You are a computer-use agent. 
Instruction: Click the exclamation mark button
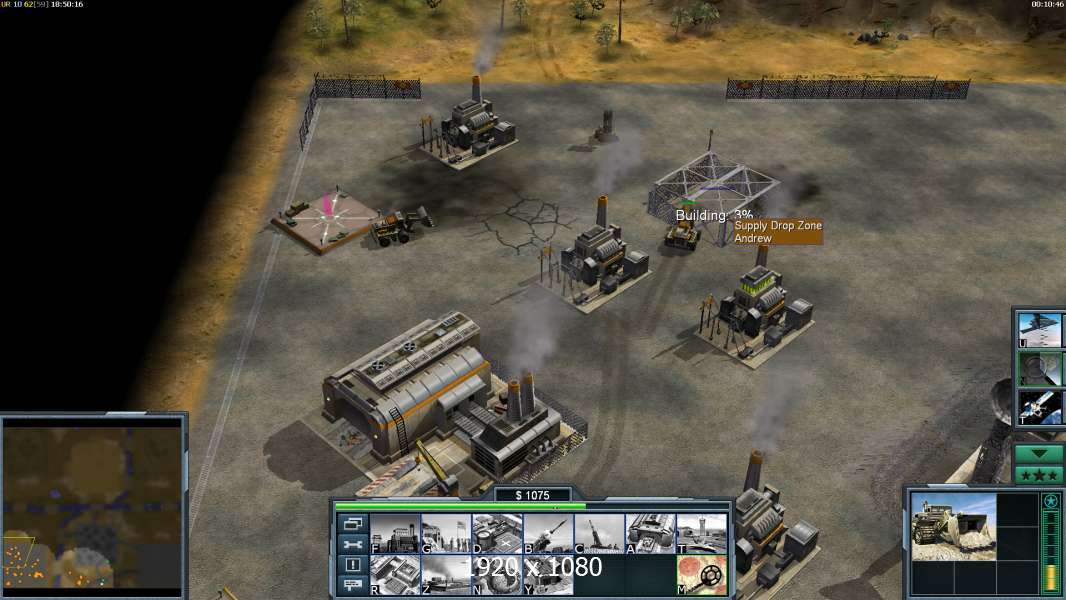352,565
